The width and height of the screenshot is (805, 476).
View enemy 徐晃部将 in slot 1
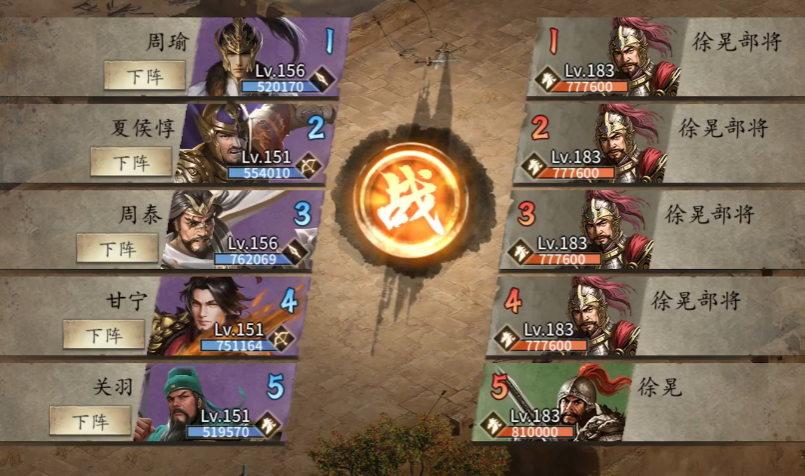tap(640, 55)
